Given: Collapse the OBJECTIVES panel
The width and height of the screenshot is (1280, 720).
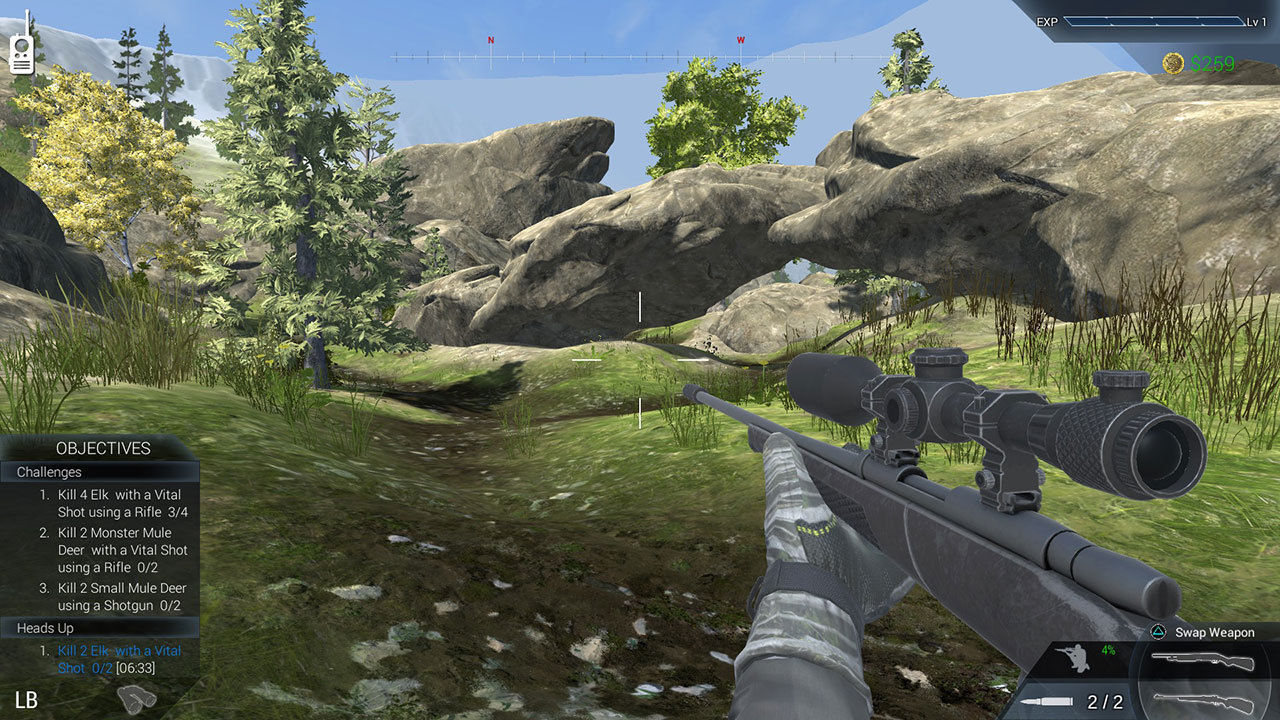Looking at the screenshot, I should point(105,448).
